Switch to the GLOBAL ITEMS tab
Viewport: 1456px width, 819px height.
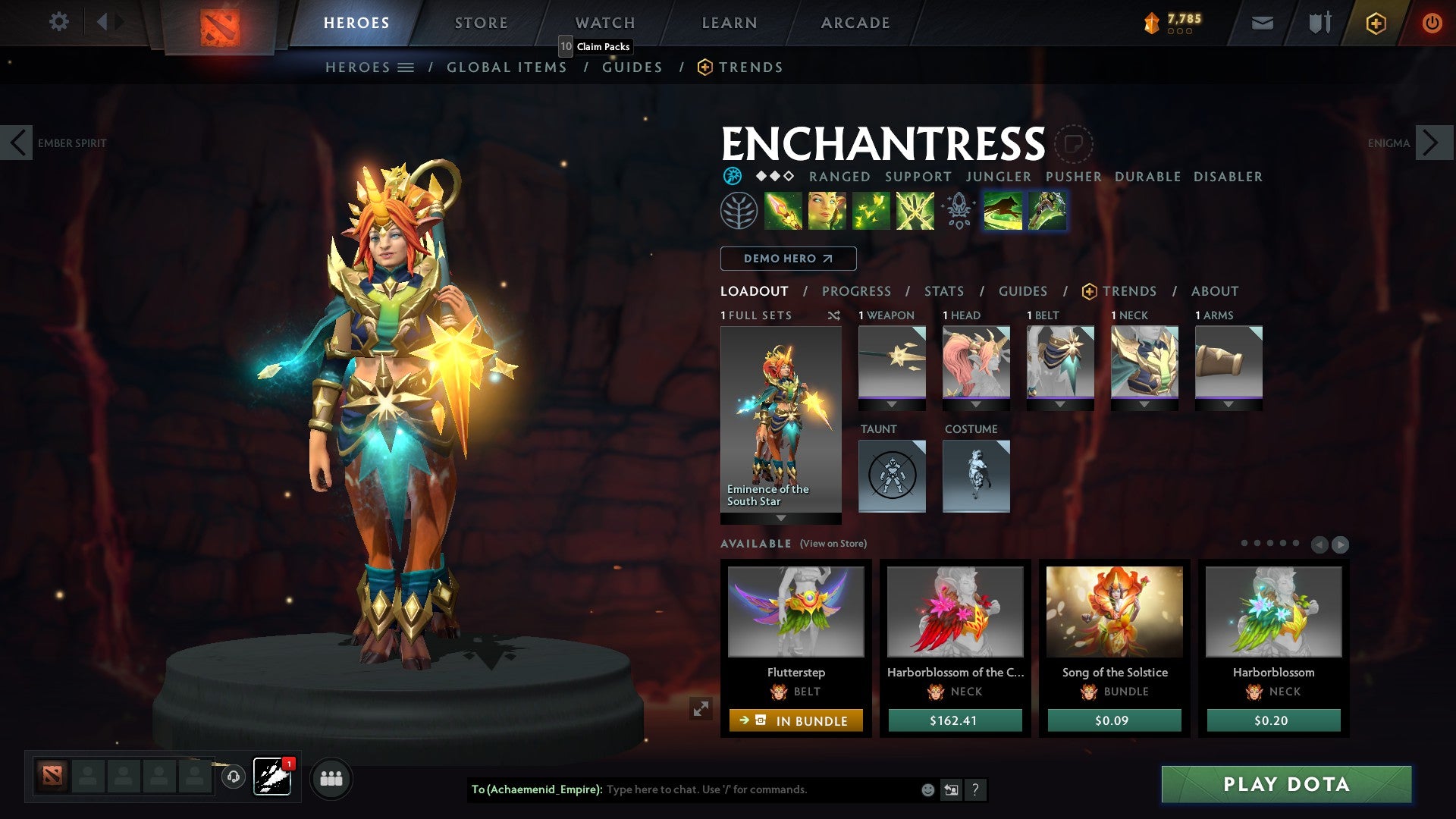(x=507, y=67)
